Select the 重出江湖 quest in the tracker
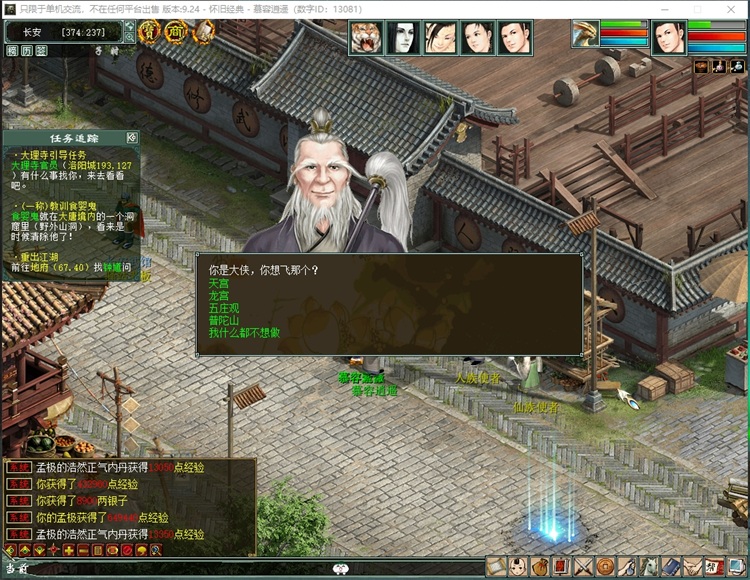The image size is (750, 580). 42,258
